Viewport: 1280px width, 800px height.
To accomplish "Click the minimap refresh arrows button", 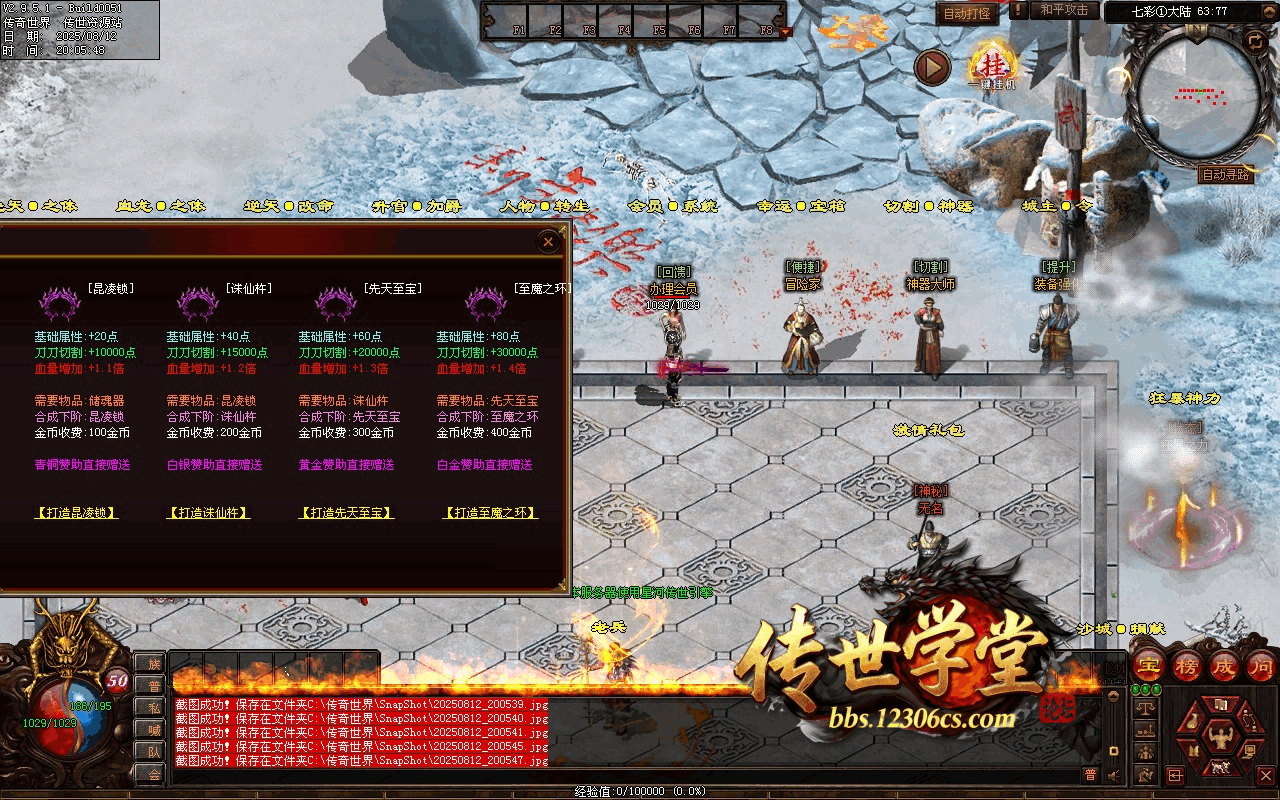I will 1254,41.
